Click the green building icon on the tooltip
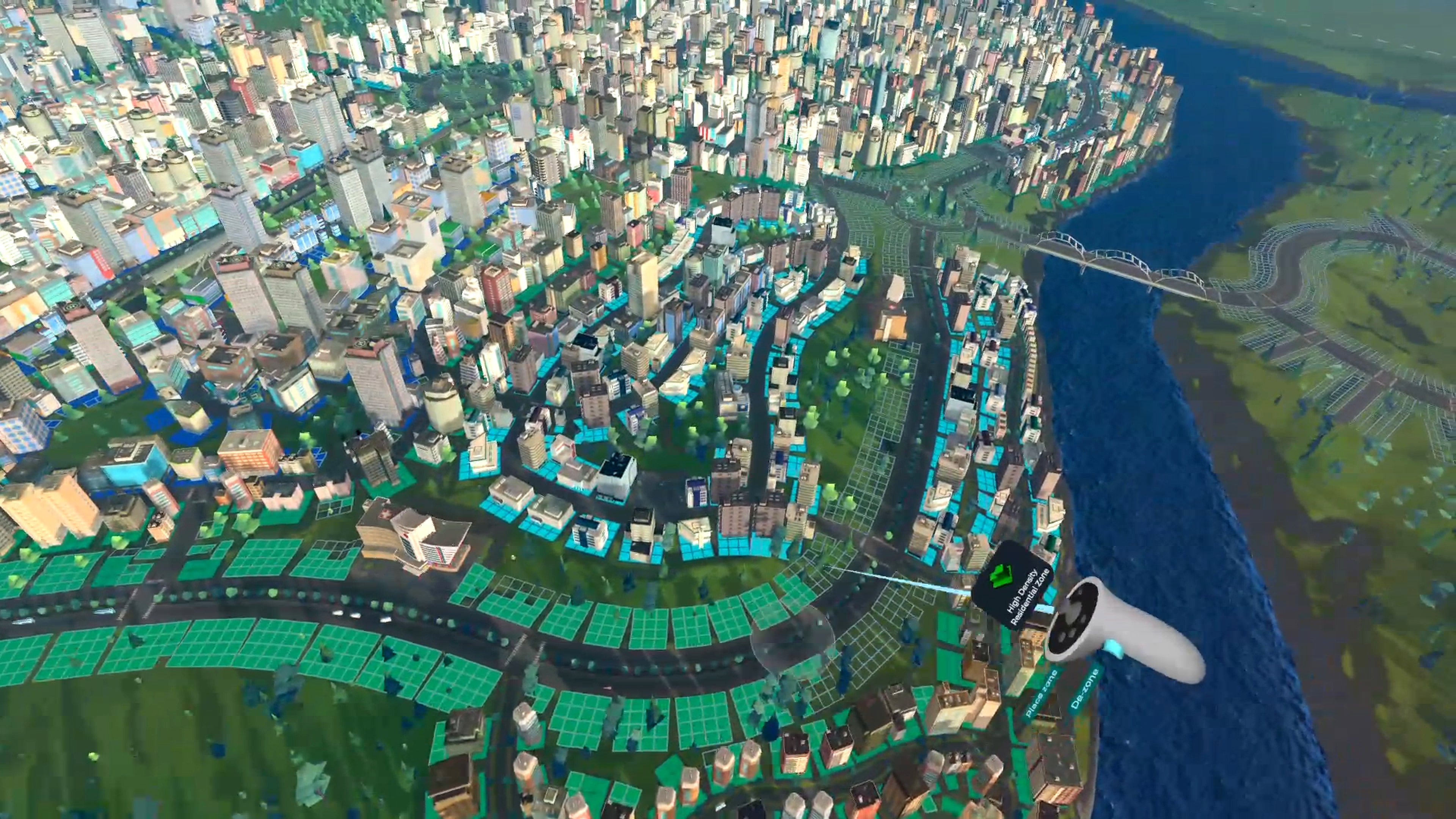Screen dimensions: 1456x819 pyautogui.click(x=1001, y=576)
